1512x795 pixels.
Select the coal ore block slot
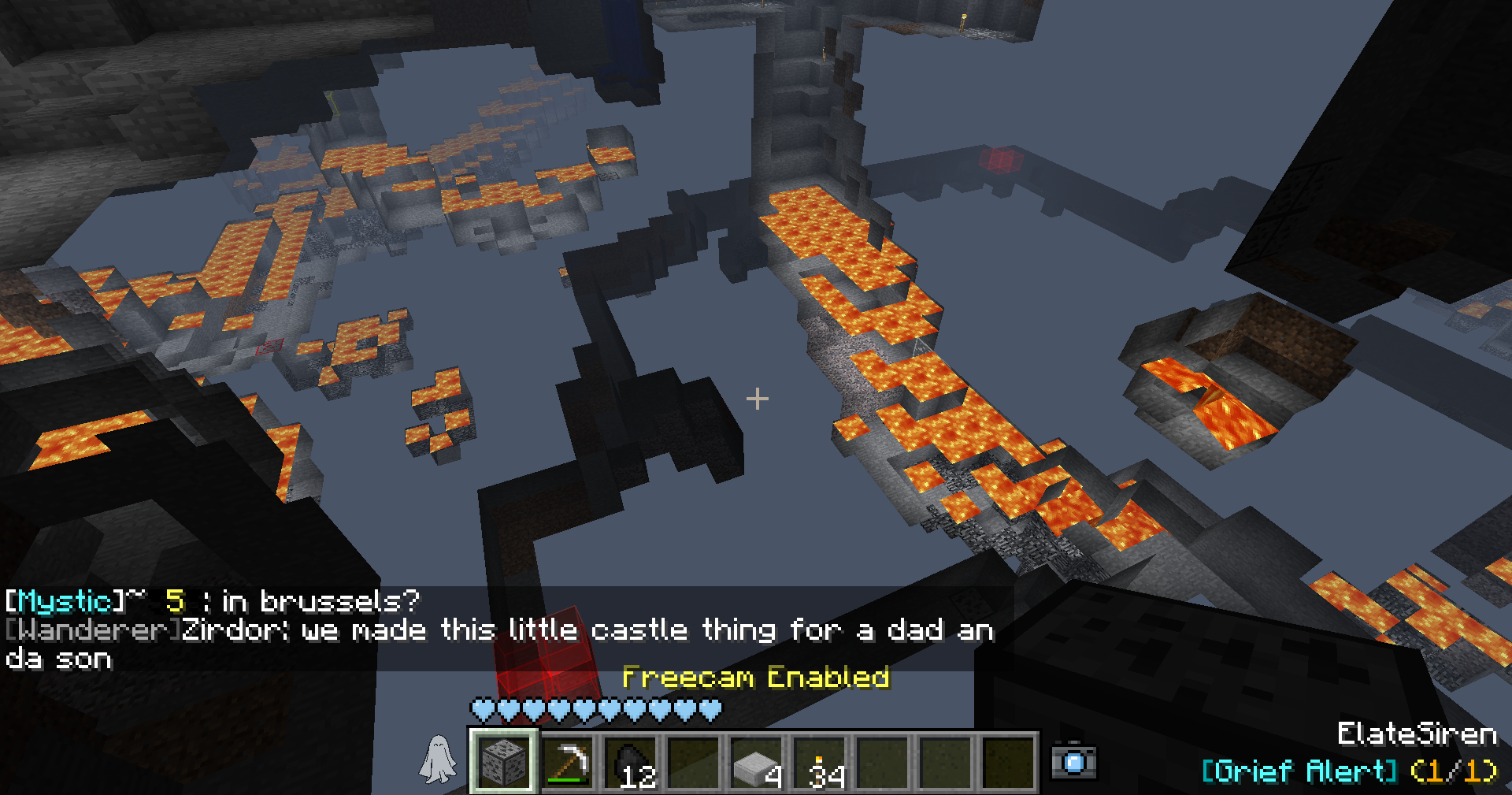tap(504, 761)
